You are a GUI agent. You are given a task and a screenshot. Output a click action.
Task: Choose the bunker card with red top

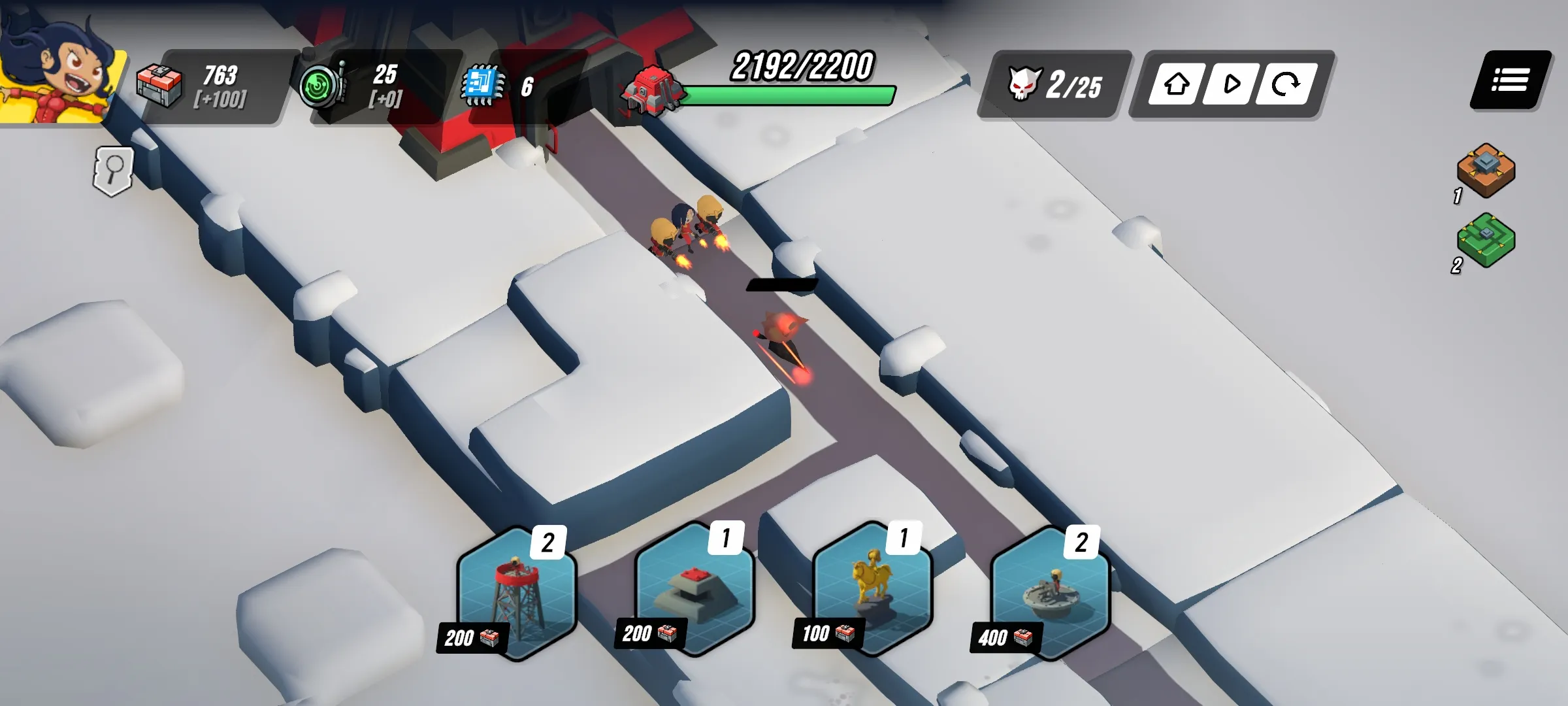694,590
